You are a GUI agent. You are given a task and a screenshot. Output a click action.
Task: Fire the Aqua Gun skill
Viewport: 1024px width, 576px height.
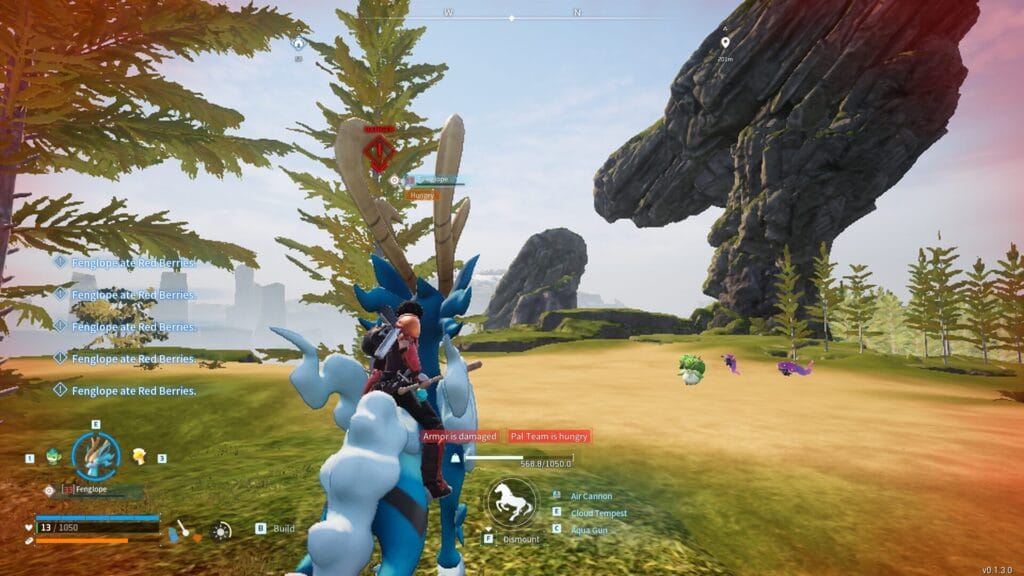tap(590, 529)
